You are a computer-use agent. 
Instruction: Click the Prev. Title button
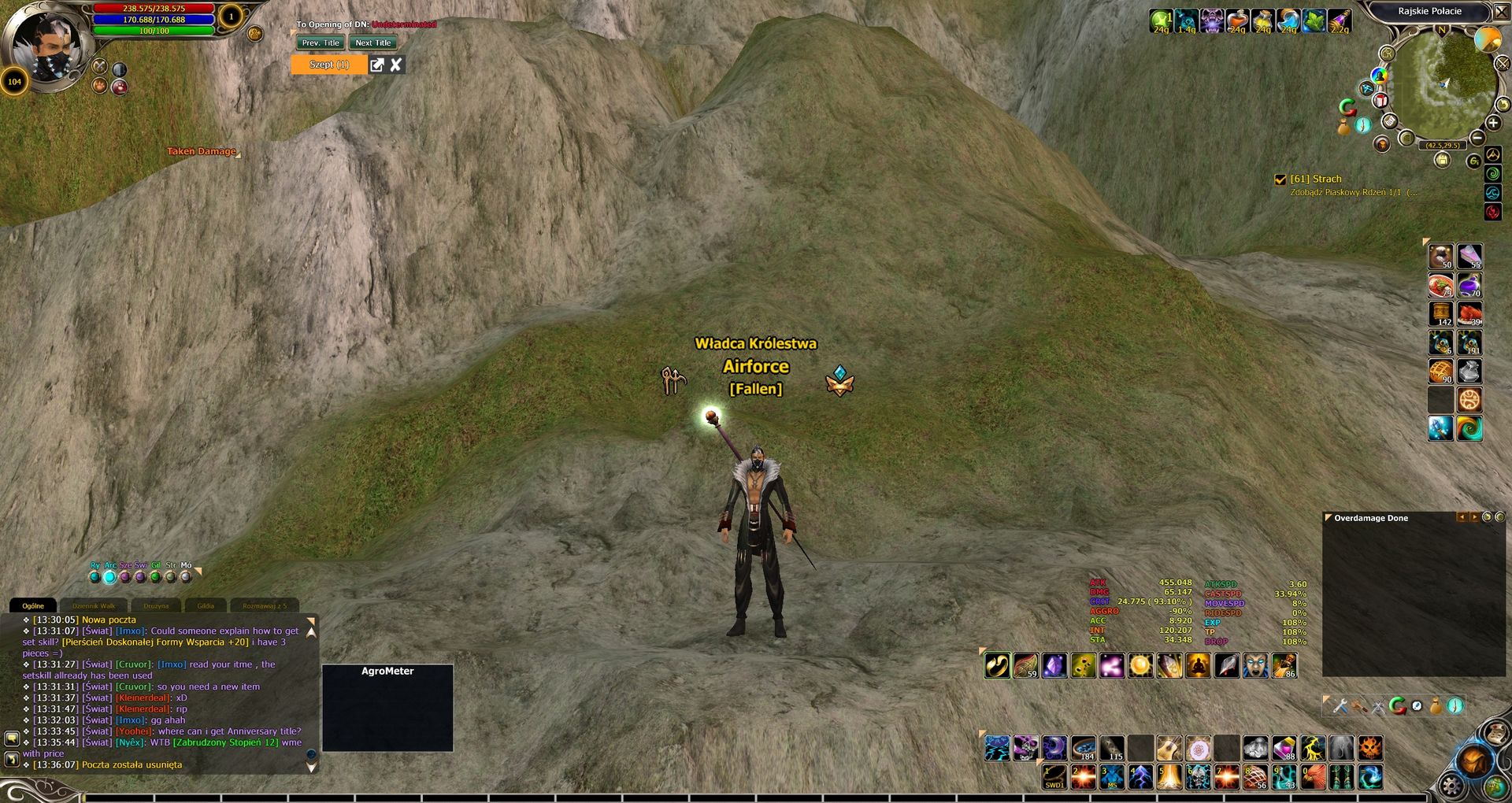[x=321, y=43]
